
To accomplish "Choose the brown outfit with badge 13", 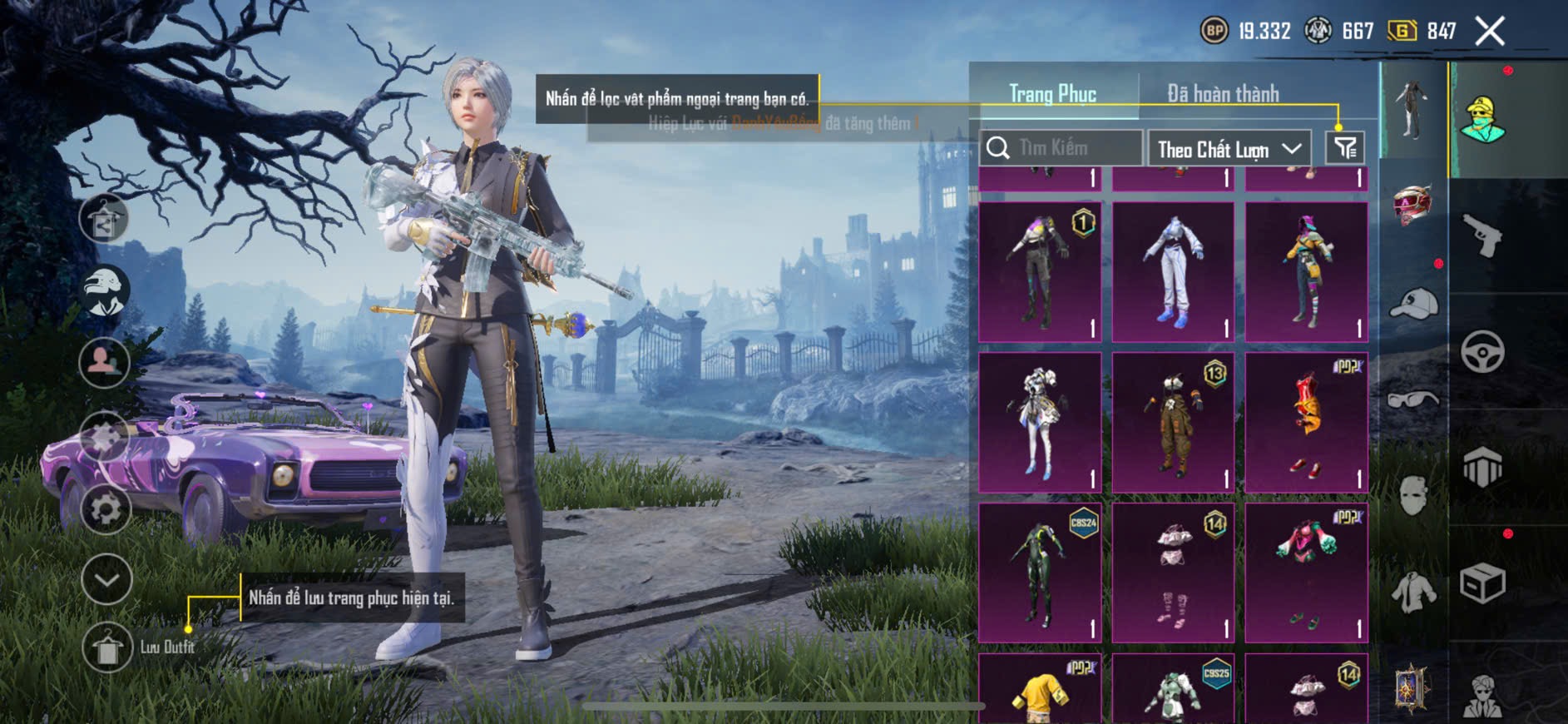I will click(x=1173, y=422).
